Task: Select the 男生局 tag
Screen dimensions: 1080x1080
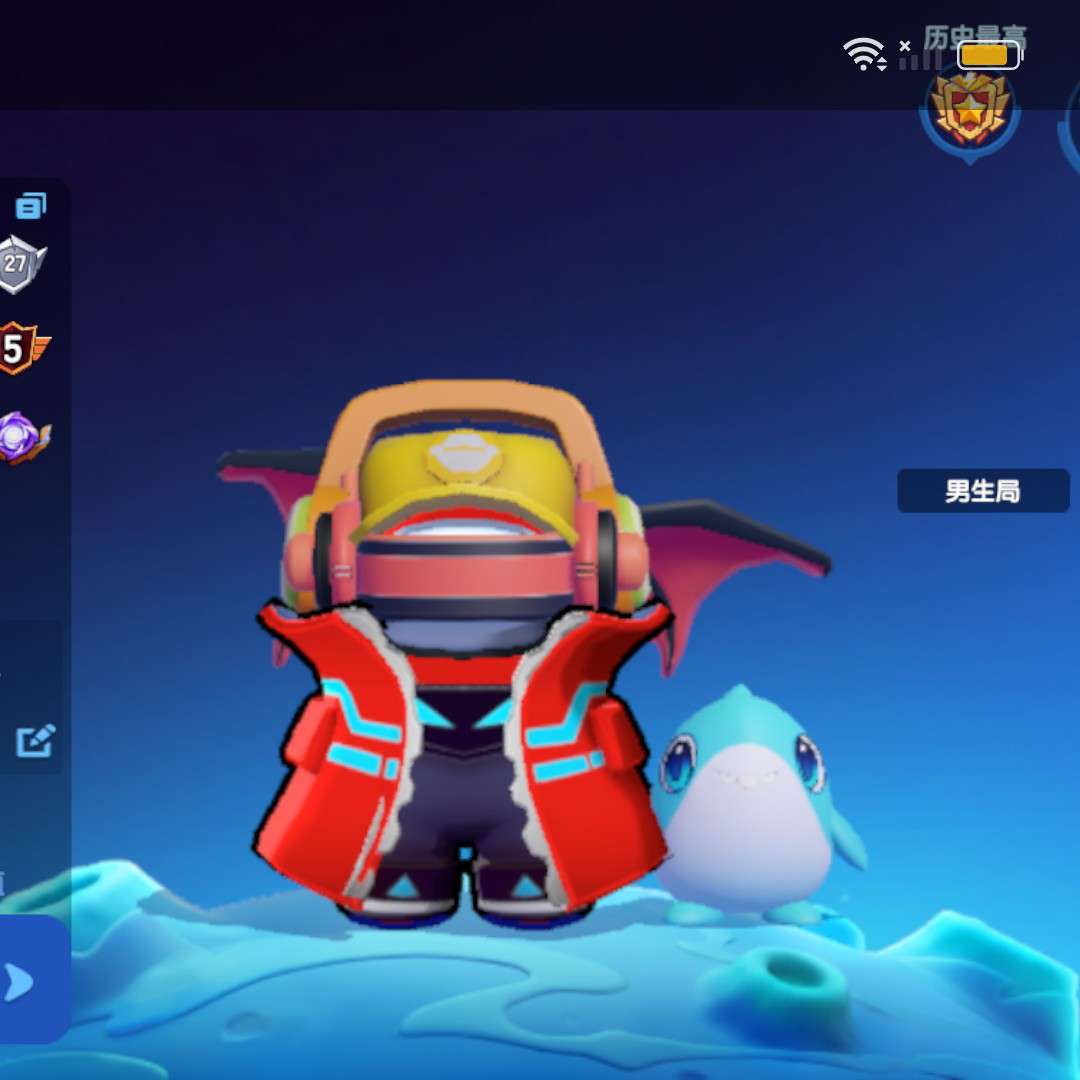Action: 982,491
